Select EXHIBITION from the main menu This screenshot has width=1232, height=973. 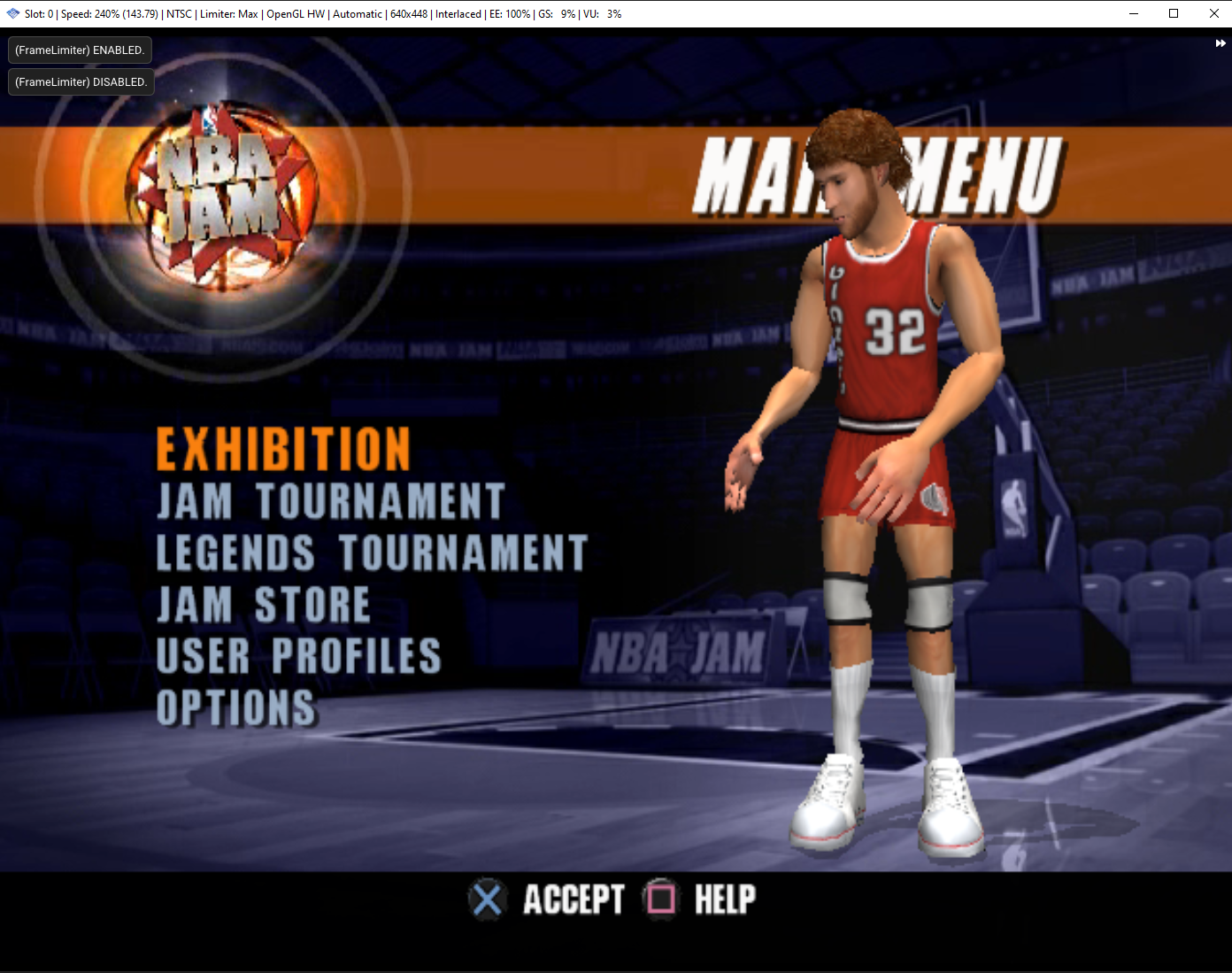point(282,448)
